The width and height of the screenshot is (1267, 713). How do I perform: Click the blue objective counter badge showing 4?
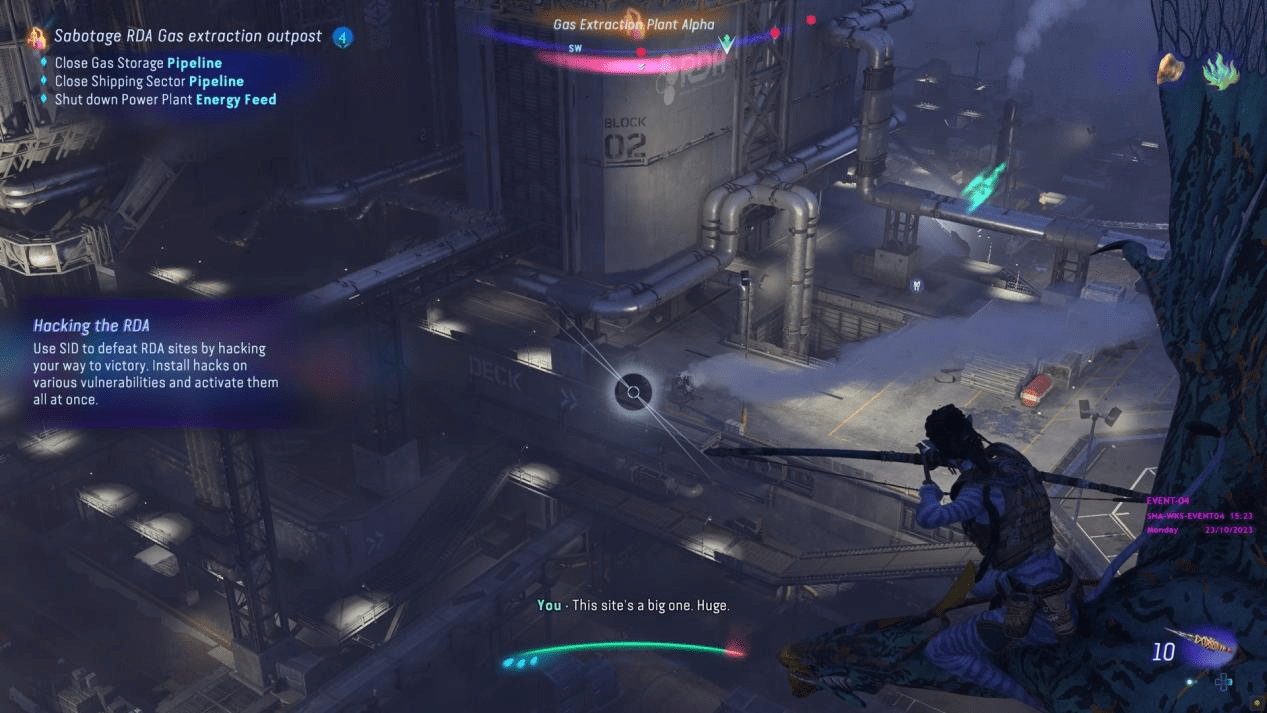click(343, 38)
